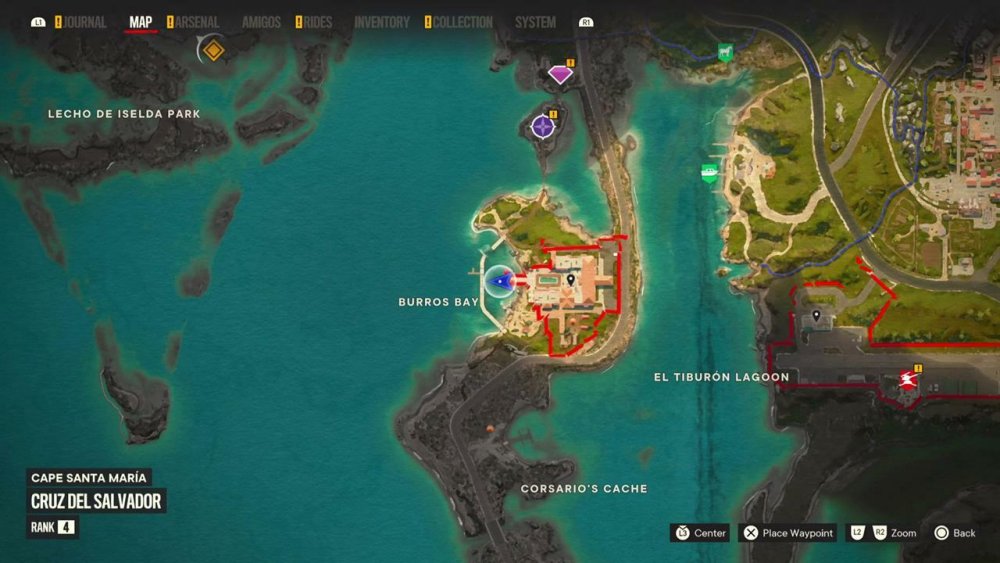Click the pink gem map marker
Viewport: 1000px width, 563px height.
[561, 73]
